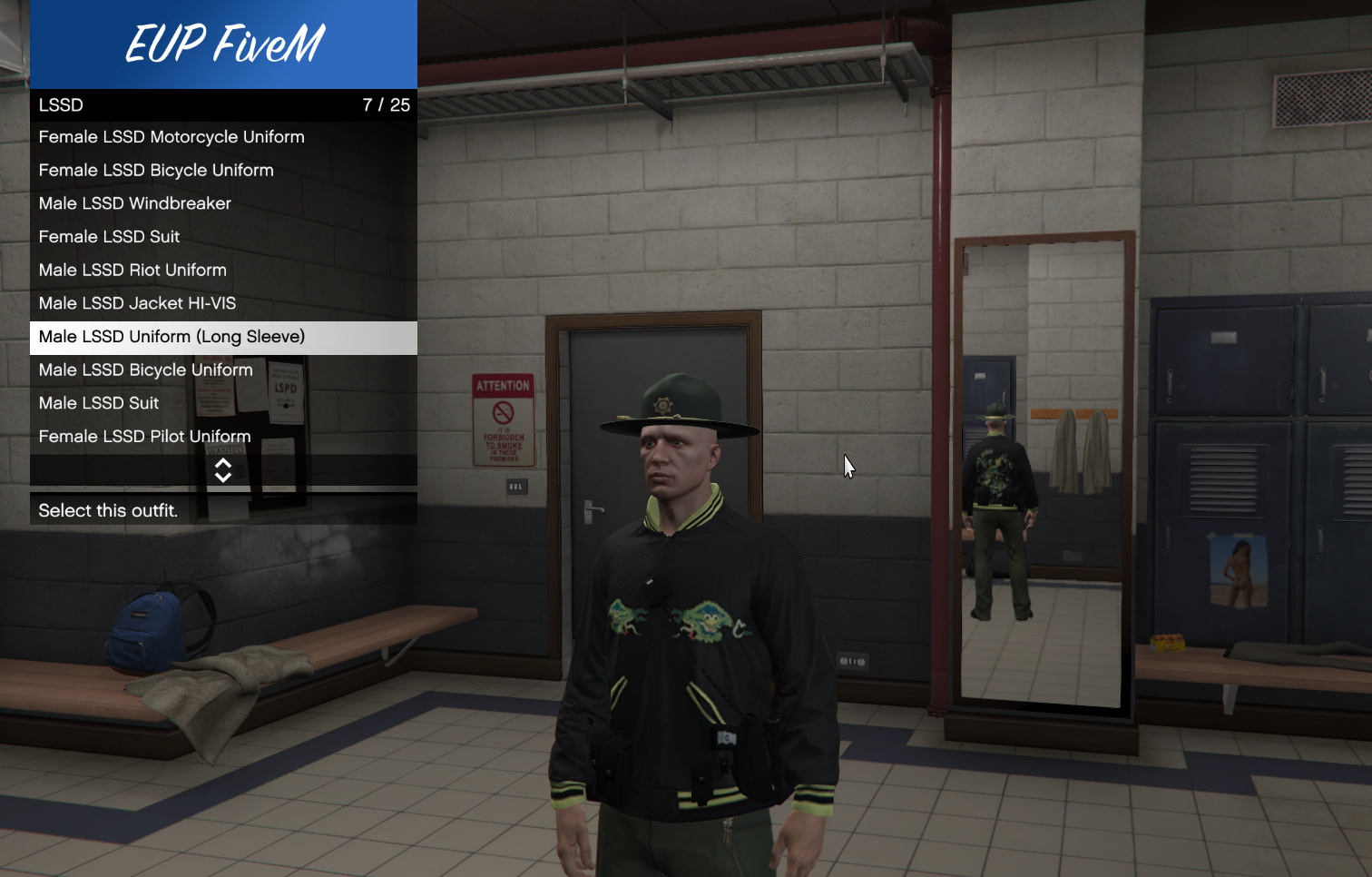The image size is (1372, 877).
Task: Choose the Male LSSD Suit outfit
Action: (x=98, y=402)
